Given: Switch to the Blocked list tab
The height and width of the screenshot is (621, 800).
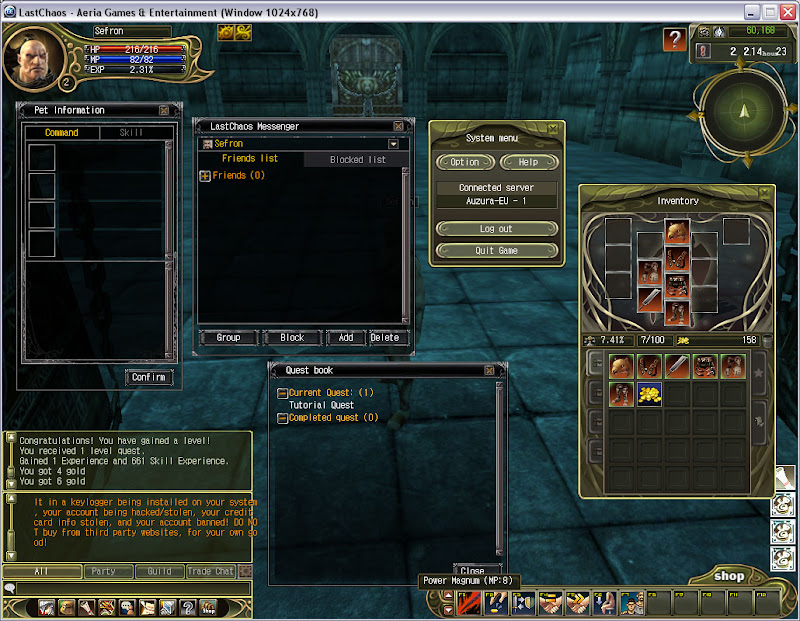Looking at the screenshot, I should (357, 160).
